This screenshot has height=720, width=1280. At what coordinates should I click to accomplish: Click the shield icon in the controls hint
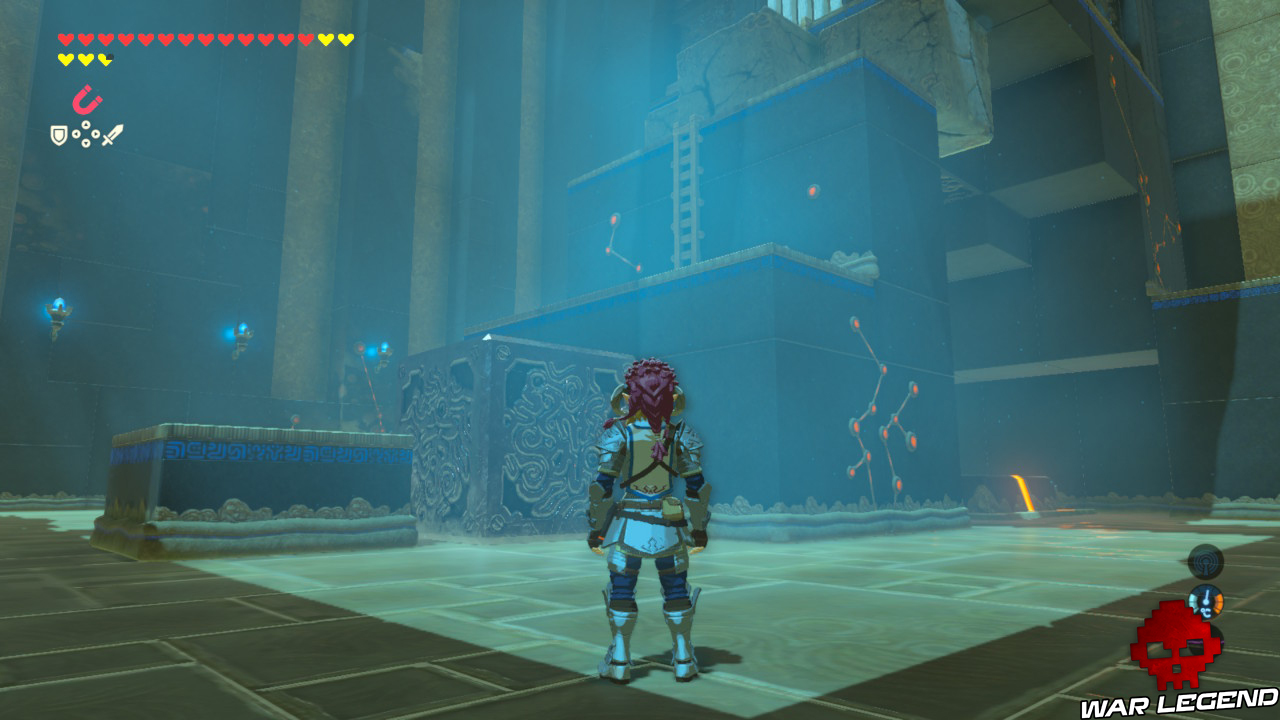click(x=59, y=135)
